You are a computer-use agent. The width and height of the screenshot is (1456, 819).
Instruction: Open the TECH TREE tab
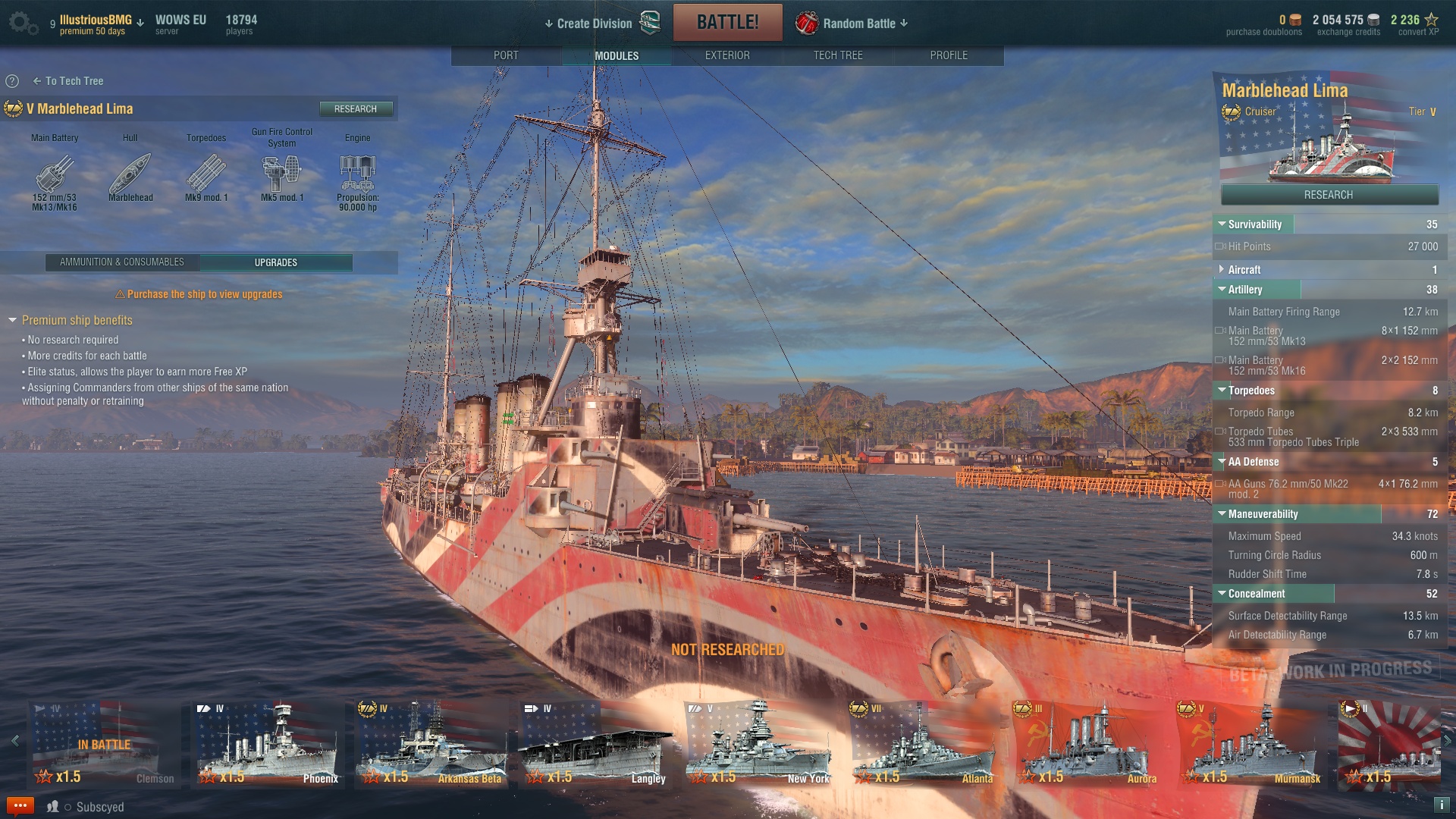tap(838, 55)
